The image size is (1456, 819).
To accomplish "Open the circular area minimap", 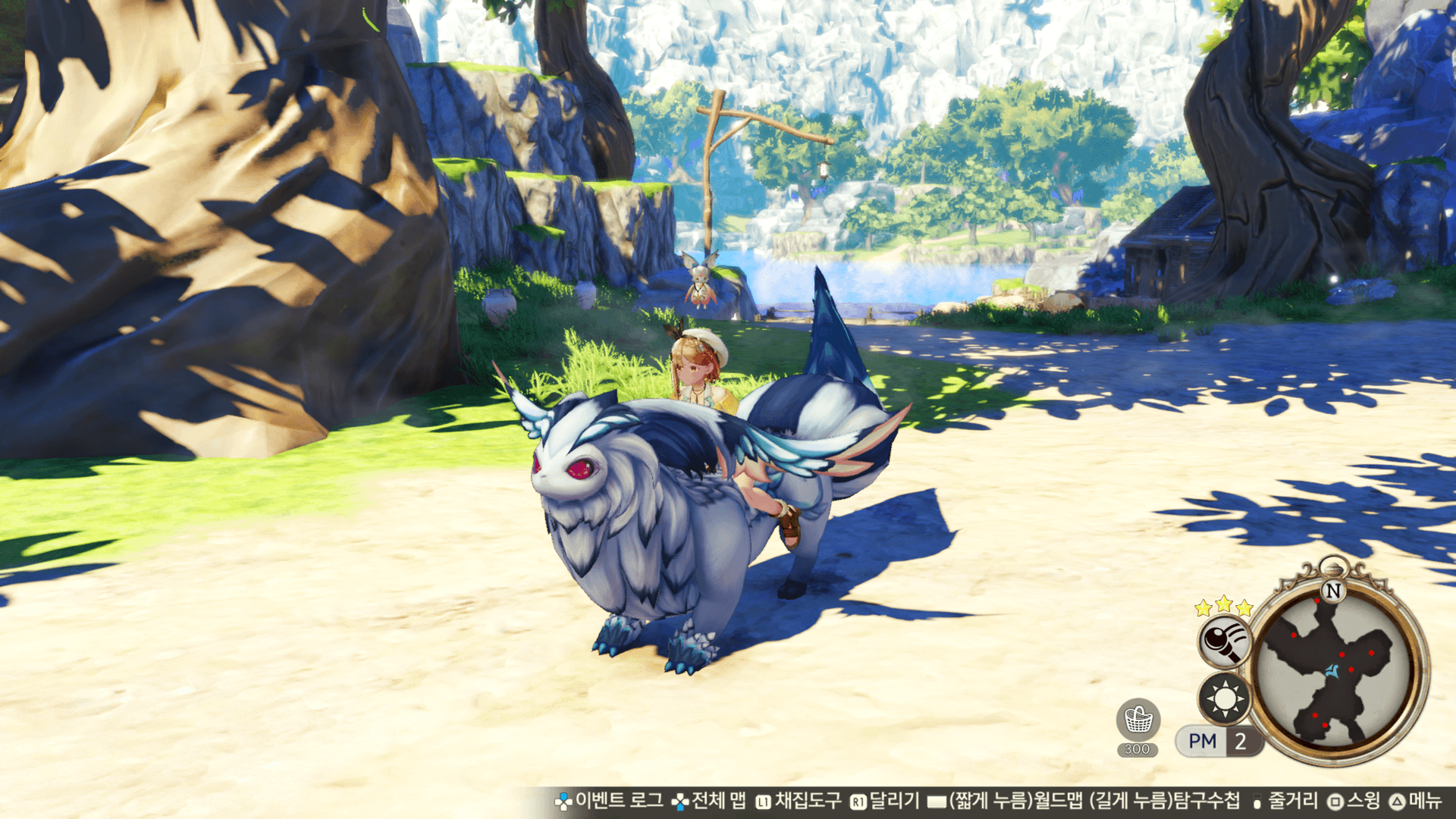I will (1336, 671).
